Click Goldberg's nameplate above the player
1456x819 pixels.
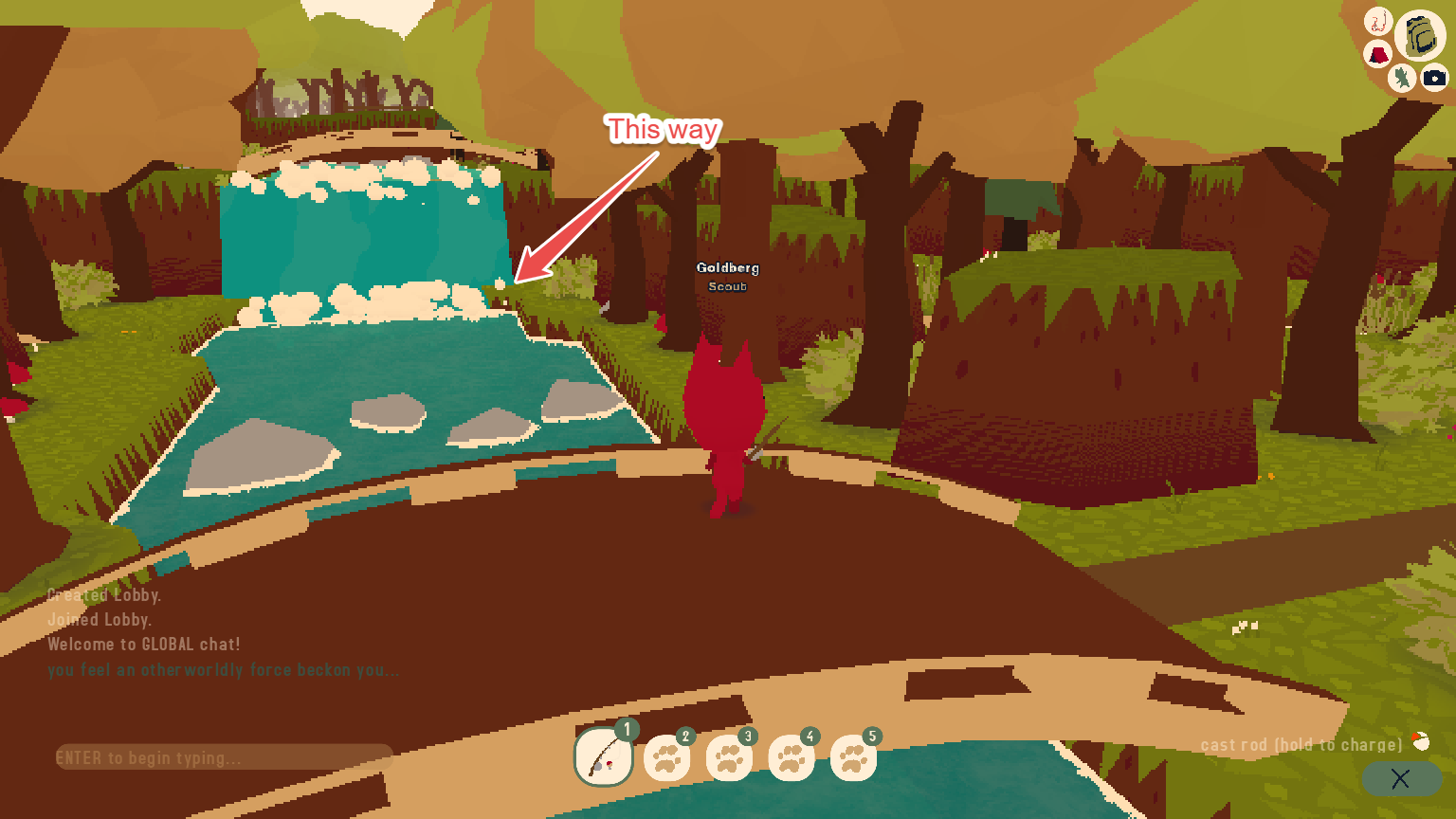click(x=726, y=268)
